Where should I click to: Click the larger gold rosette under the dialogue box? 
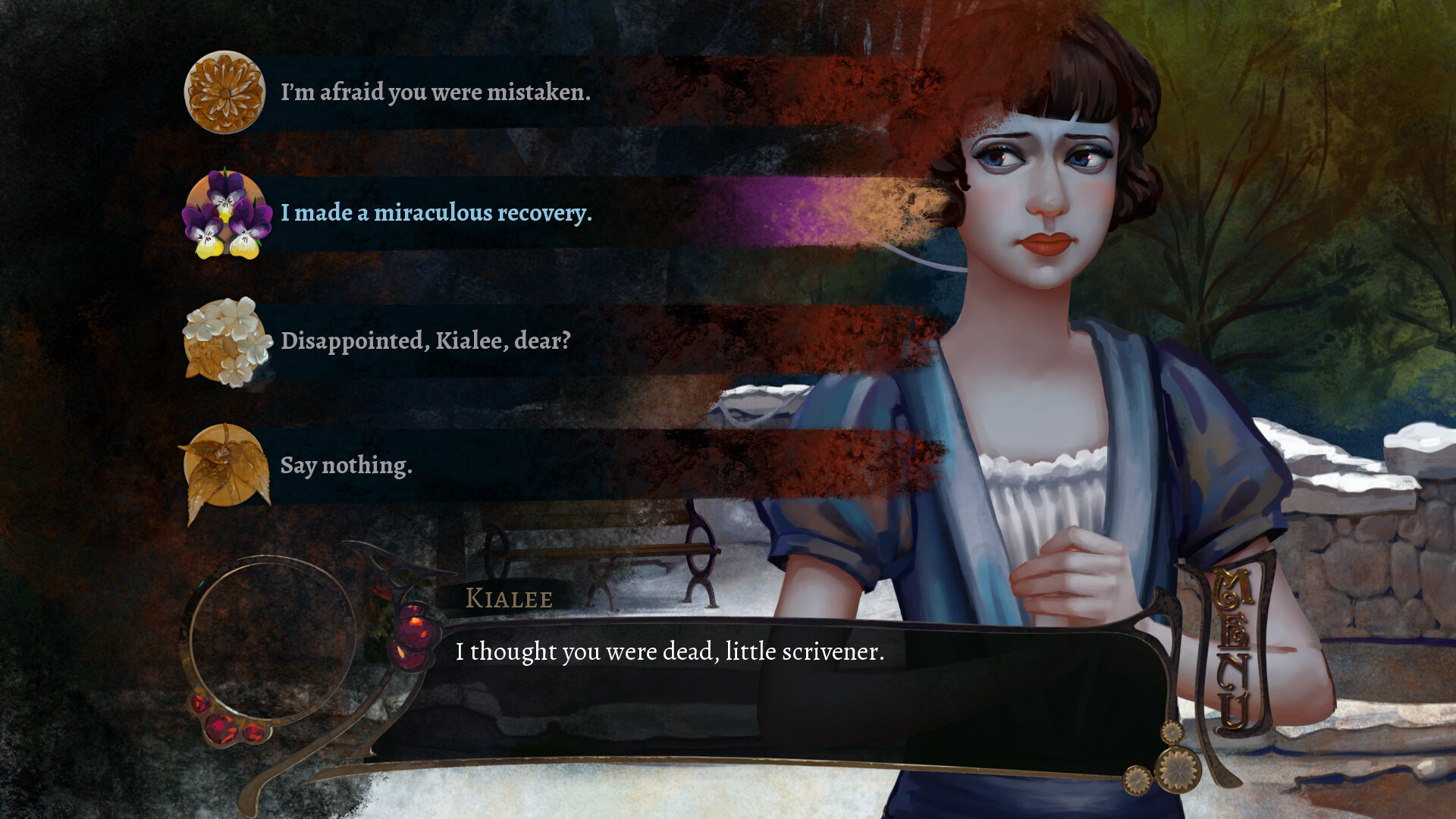click(1180, 770)
